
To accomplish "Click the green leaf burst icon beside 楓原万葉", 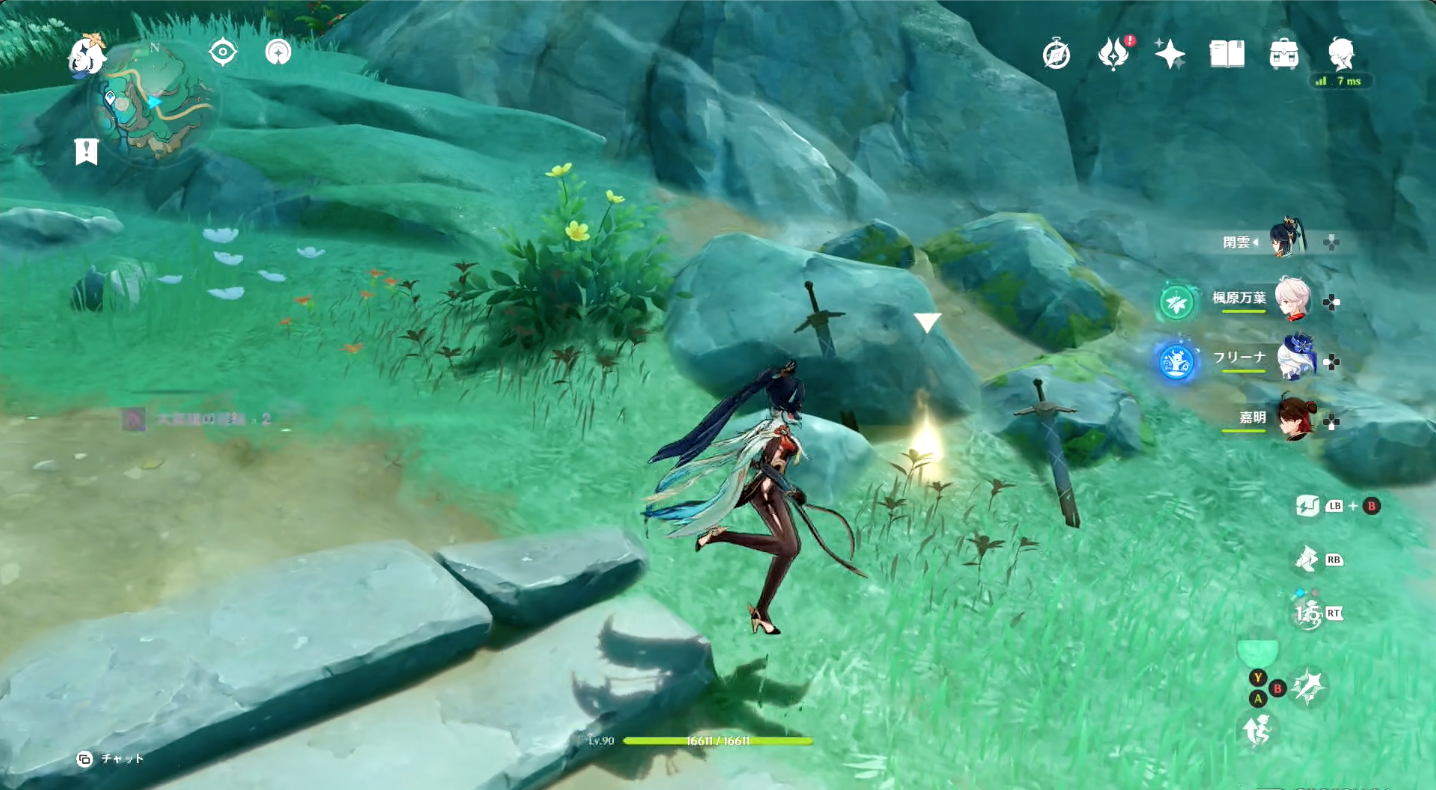I will 1176,301.
